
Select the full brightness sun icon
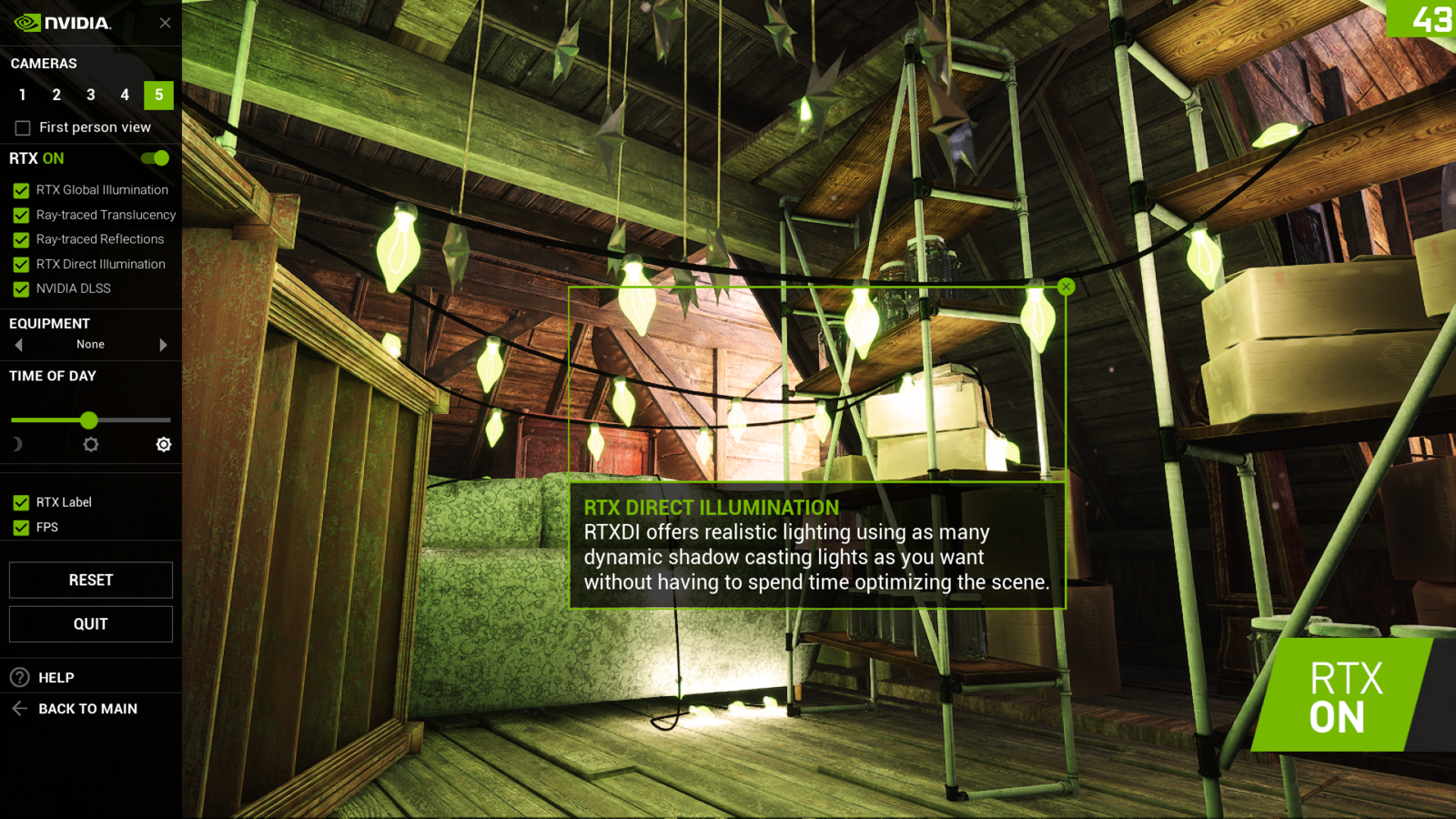point(163,444)
